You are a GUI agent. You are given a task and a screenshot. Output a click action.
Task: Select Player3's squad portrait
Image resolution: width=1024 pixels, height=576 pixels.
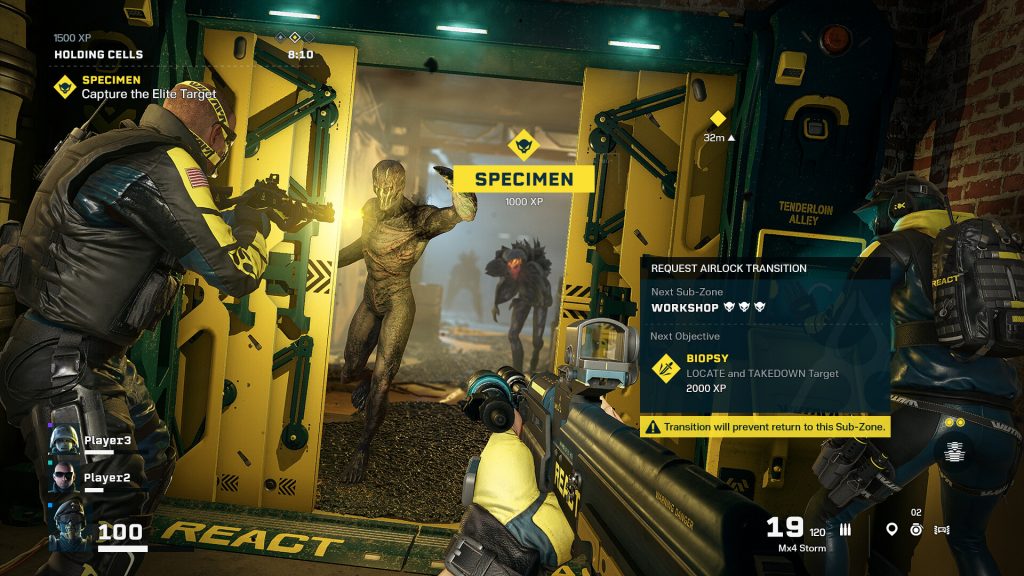click(63, 440)
